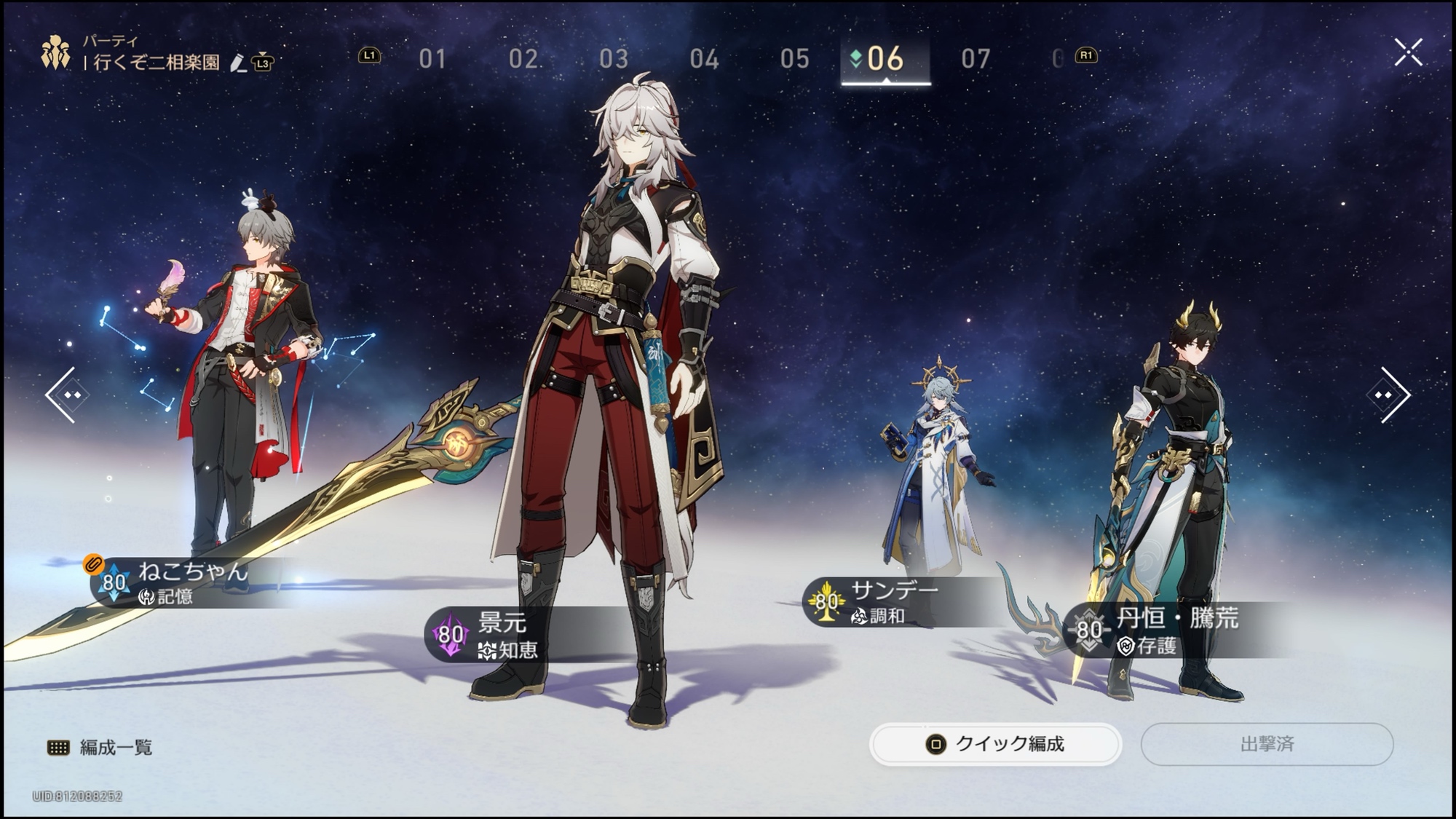The height and width of the screenshot is (819, 1456).
Task: Go to the next party with right arrow
Action: click(1388, 395)
